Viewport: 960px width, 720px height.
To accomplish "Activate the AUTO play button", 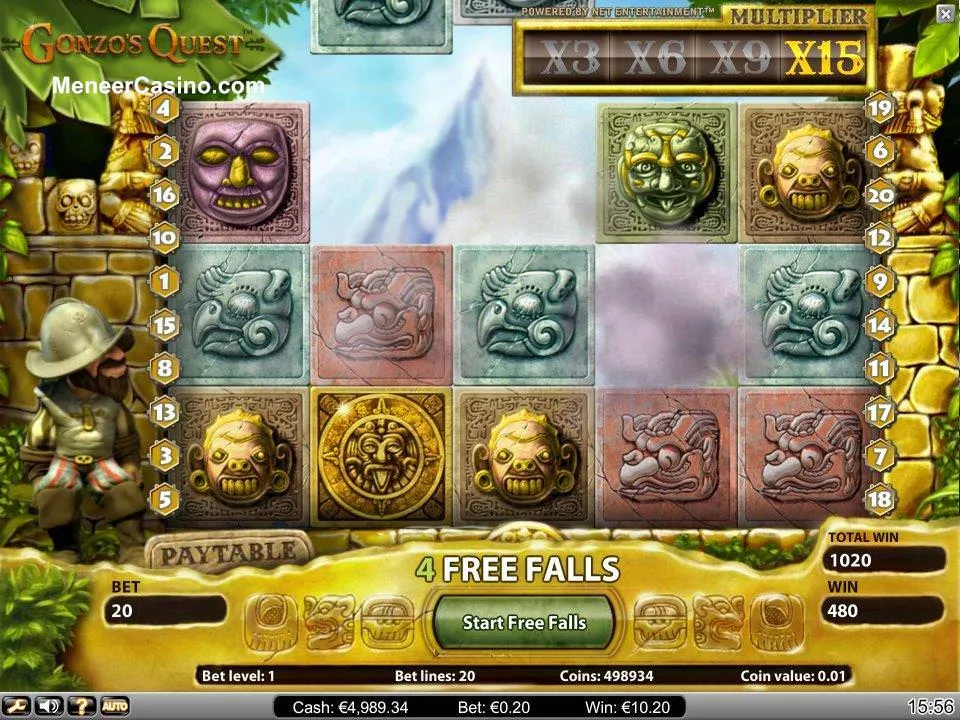I will click(x=114, y=707).
